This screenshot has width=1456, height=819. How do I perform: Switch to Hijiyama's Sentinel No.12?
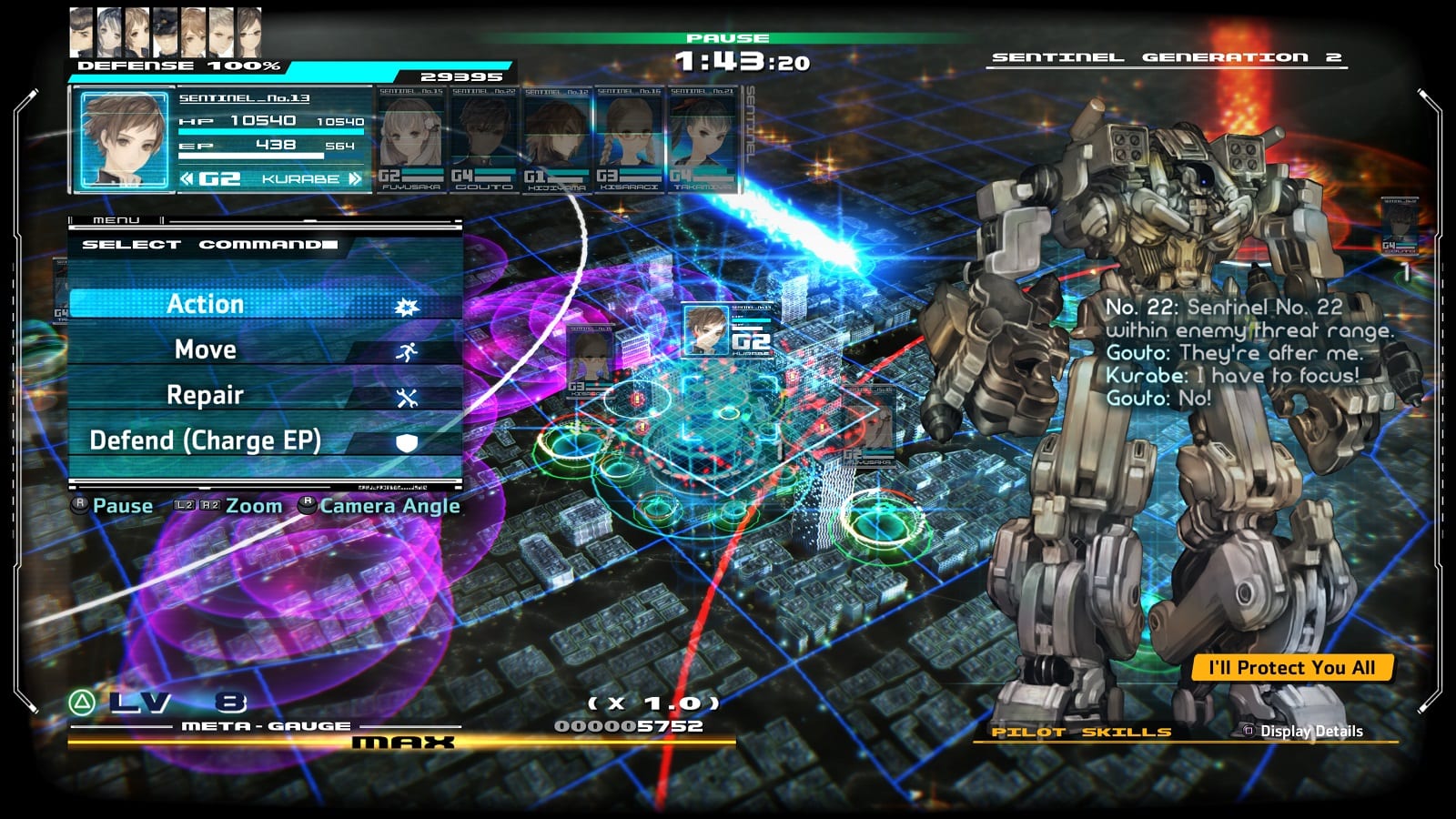tap(557, 139)
